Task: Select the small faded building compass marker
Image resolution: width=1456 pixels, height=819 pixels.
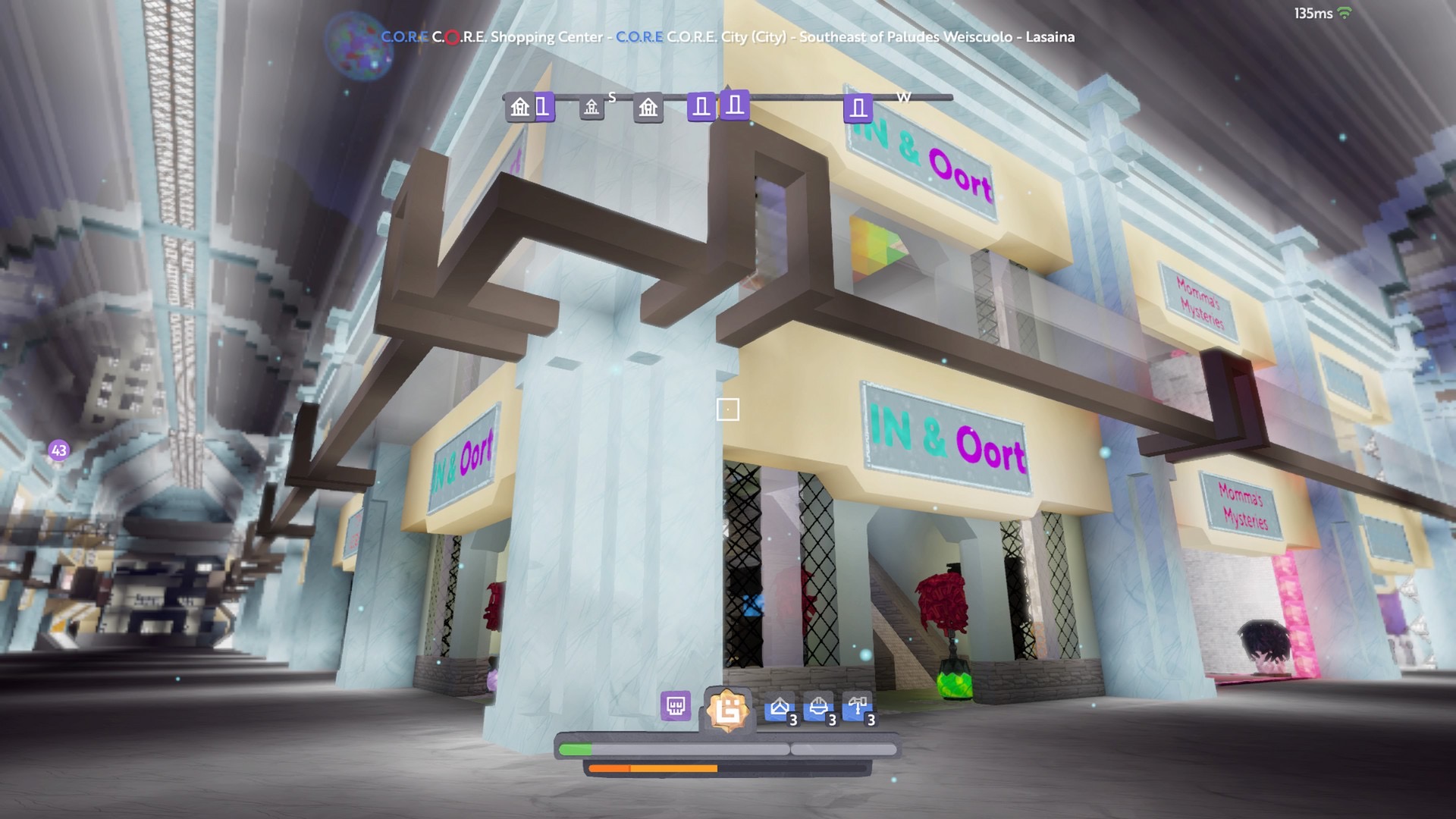Action: [591, 108]
